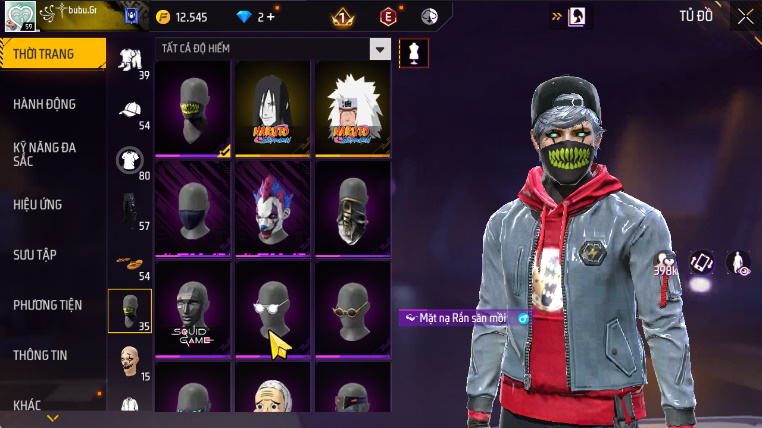Equip the green snake-mouth mask item
The image size is (762, 428).
click(193, 108)
